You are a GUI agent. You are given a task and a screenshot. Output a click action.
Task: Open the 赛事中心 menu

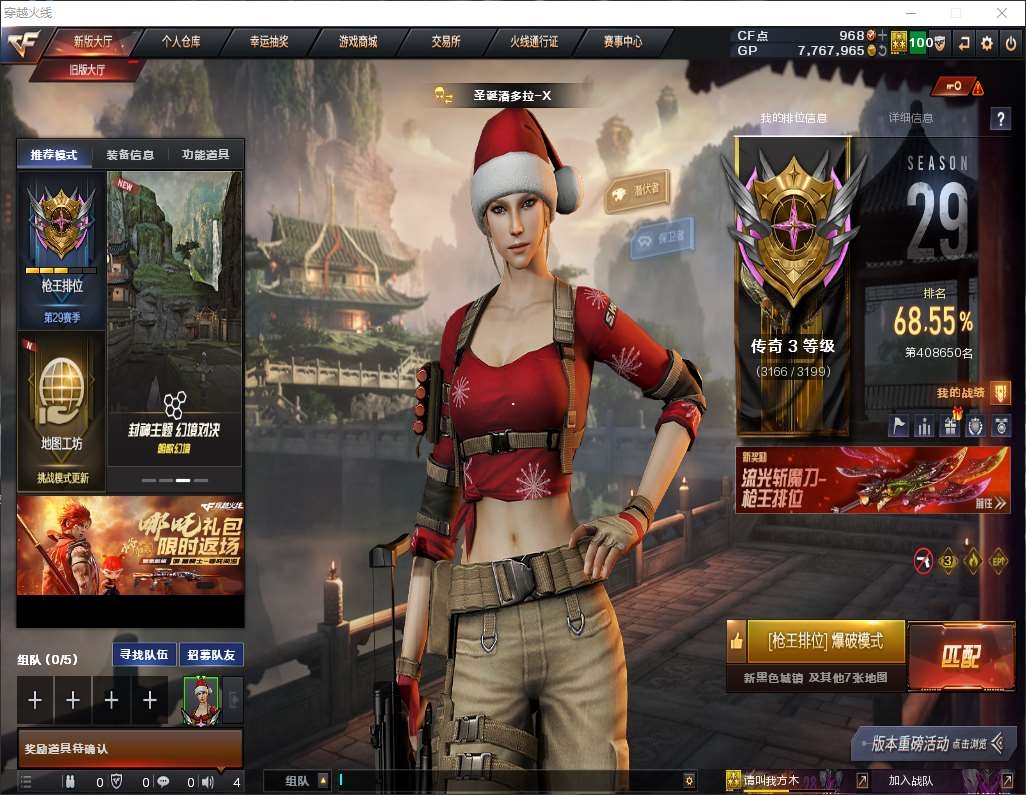[622, 42]
